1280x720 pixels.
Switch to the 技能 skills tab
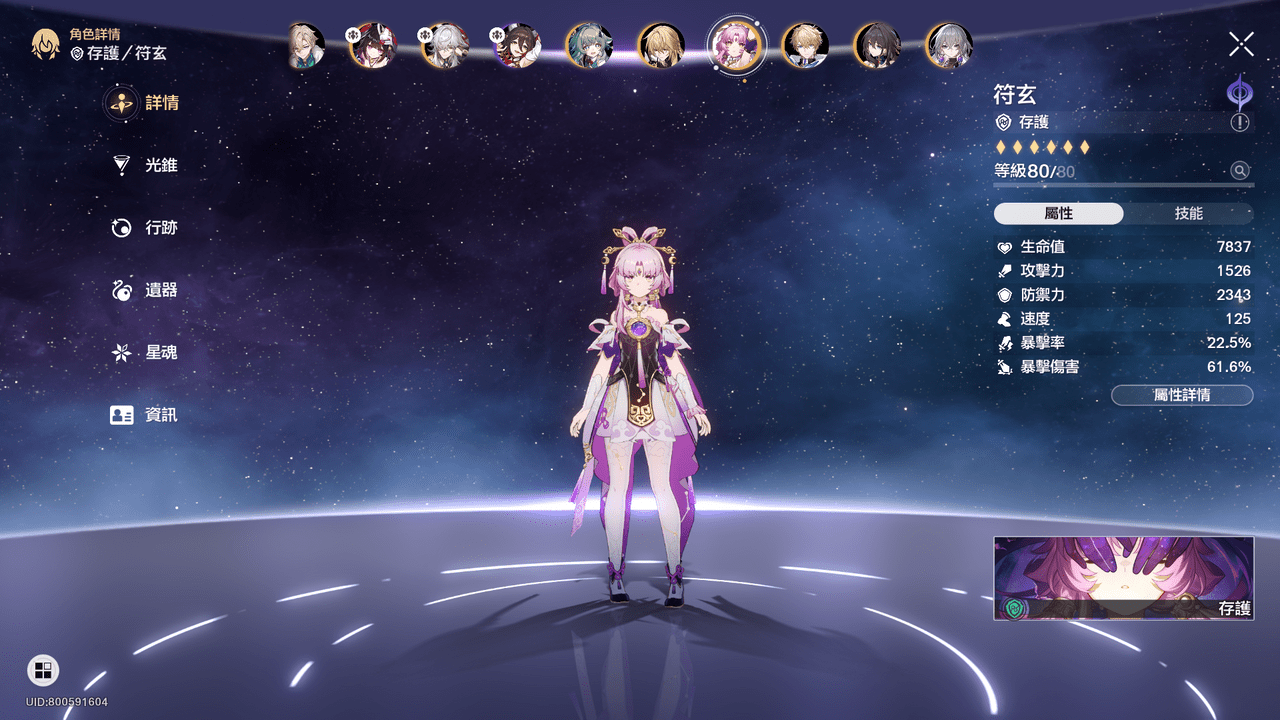[1188, 214]
